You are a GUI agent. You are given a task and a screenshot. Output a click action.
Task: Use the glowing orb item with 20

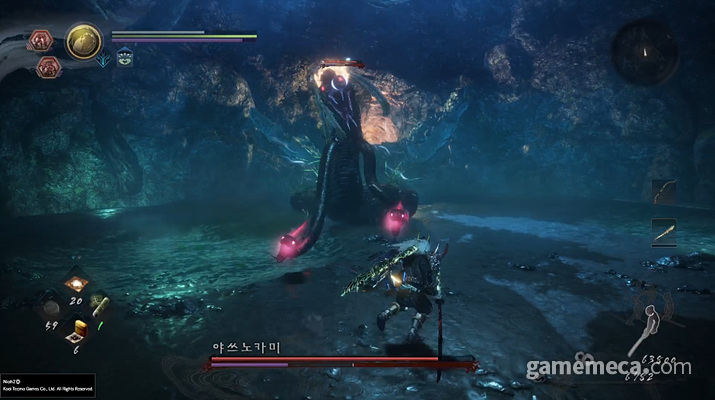tap(76, 283)
